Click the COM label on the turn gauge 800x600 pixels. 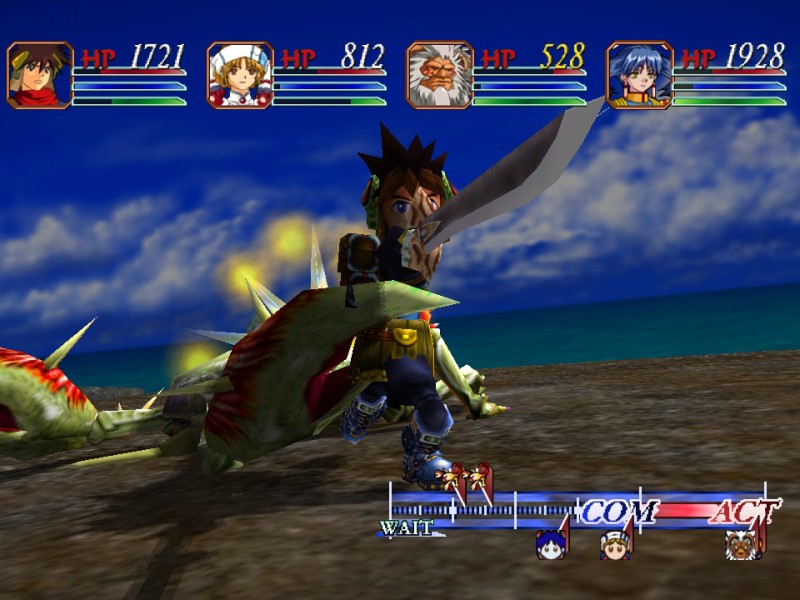tap(619, 512)
